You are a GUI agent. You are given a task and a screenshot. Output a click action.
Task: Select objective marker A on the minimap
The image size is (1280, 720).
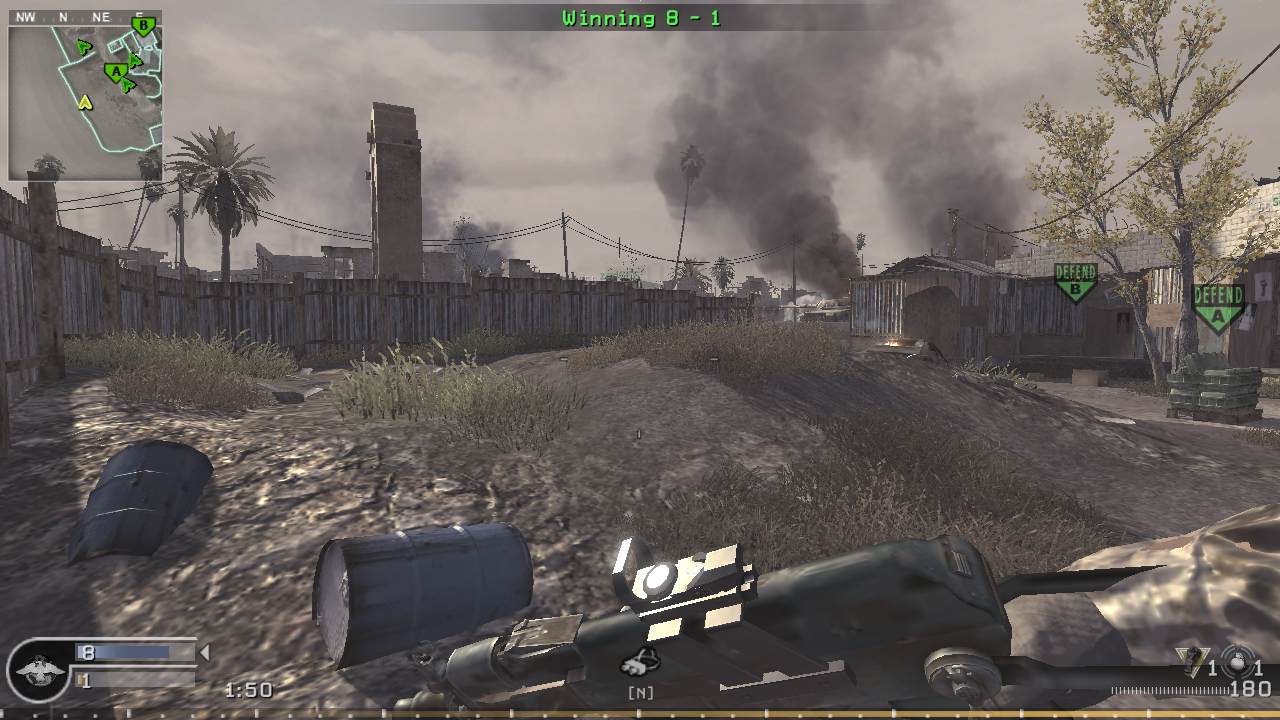click(116, 71)
